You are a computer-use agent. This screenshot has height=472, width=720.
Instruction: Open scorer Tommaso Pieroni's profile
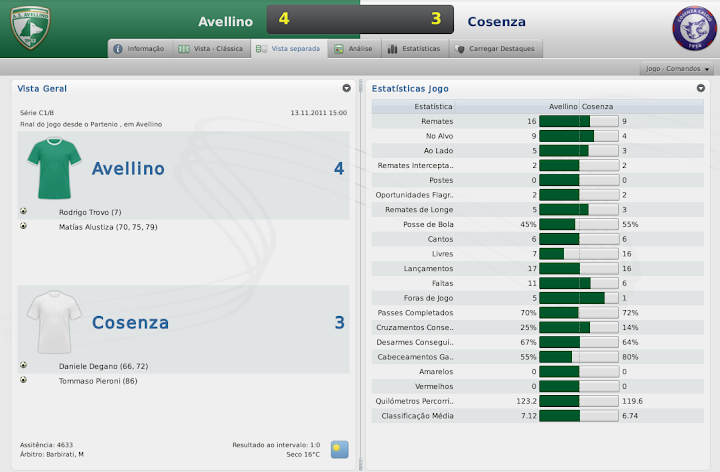coord(98,380)
